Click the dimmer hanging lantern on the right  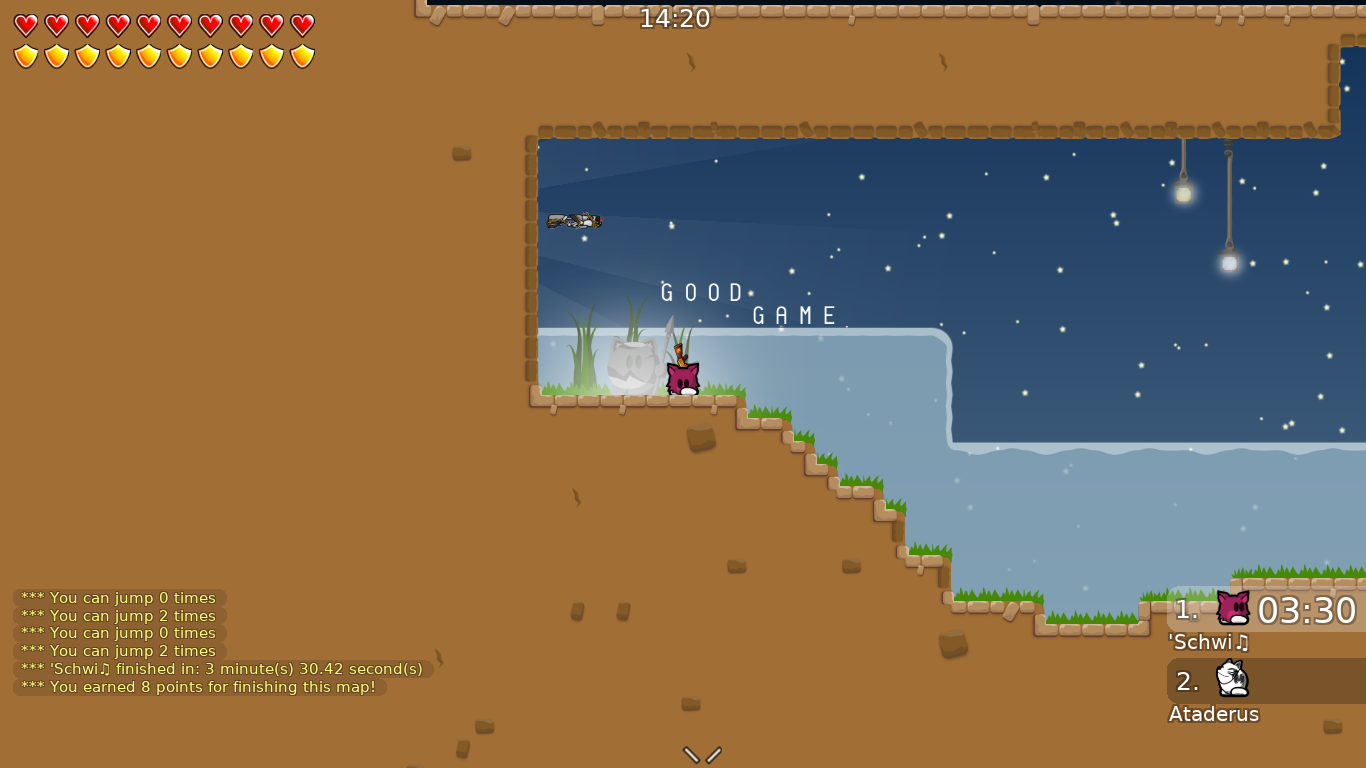[x=1228, y=263]
